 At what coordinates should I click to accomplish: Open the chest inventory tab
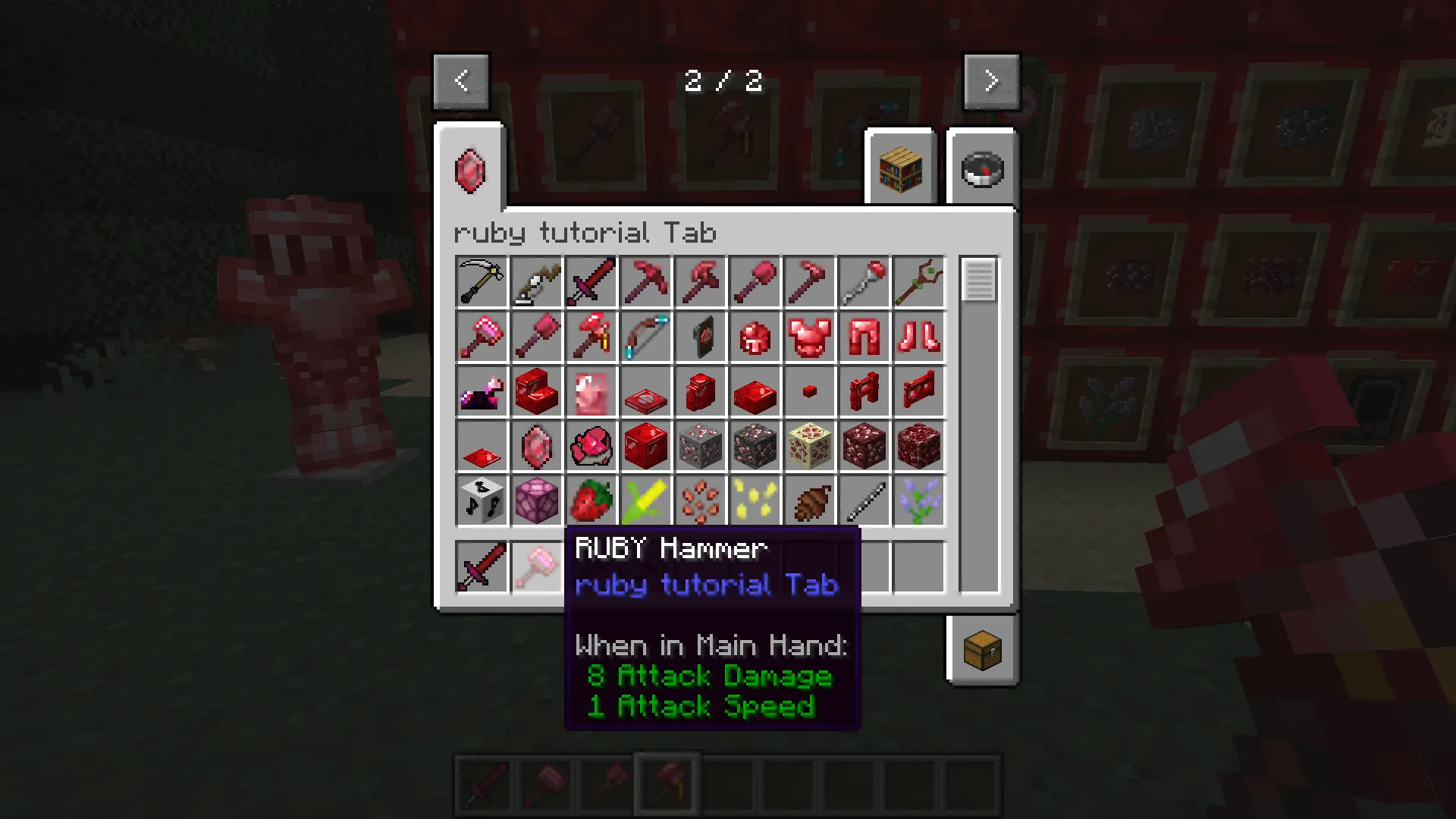pyautogui.click(x=983, y=650)
